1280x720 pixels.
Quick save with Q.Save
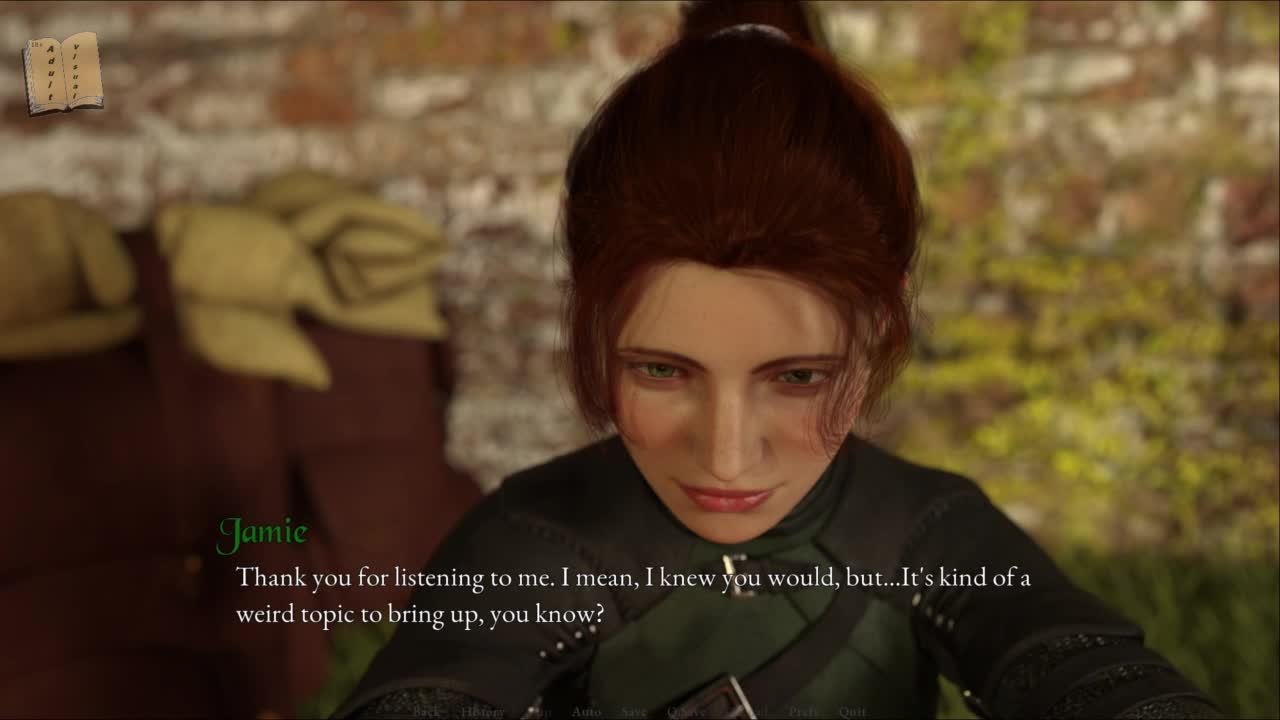(686, 712)
